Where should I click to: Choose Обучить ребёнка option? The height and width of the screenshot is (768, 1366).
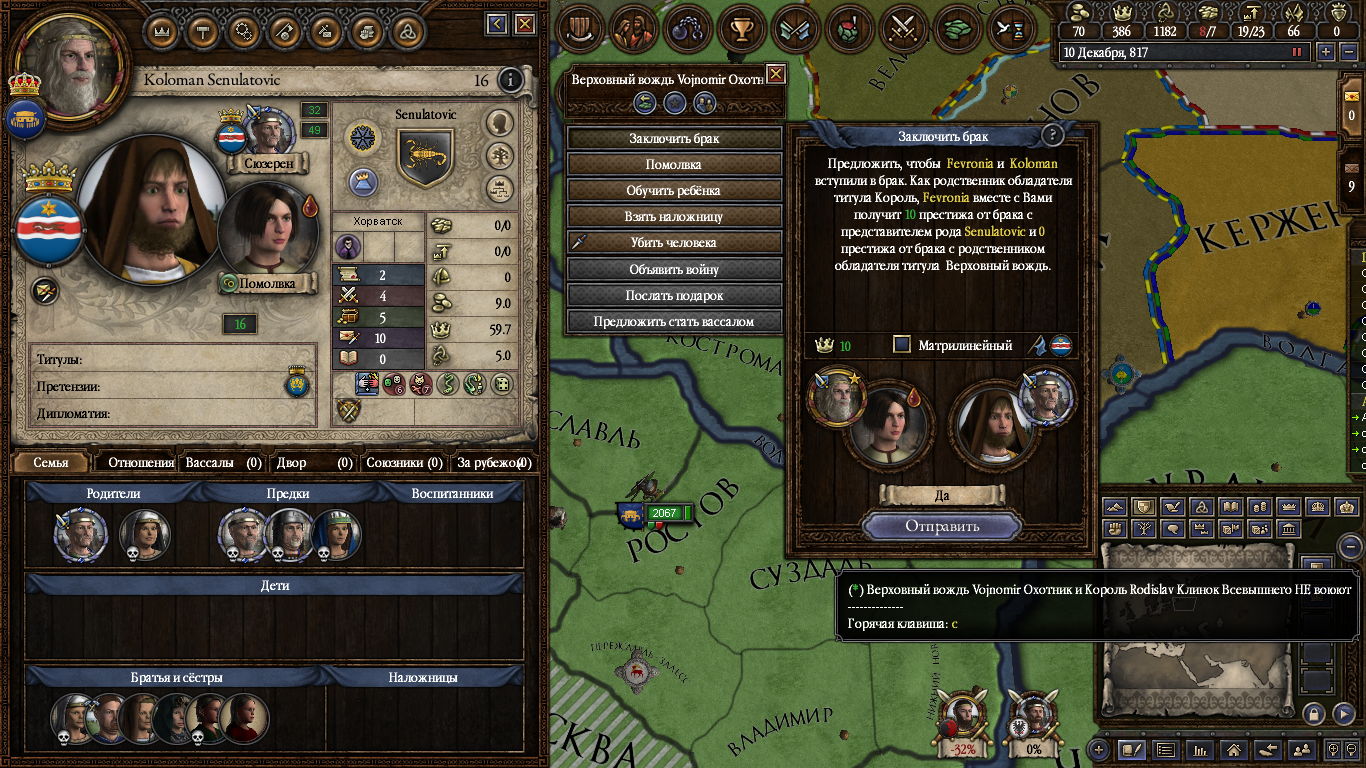[674, 190]
